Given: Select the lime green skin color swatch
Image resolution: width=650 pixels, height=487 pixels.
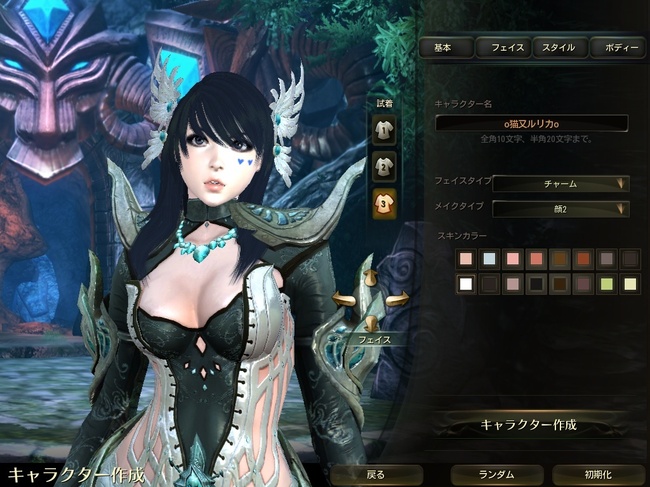Looking at the screenshot, I should [x=606, y=284].
